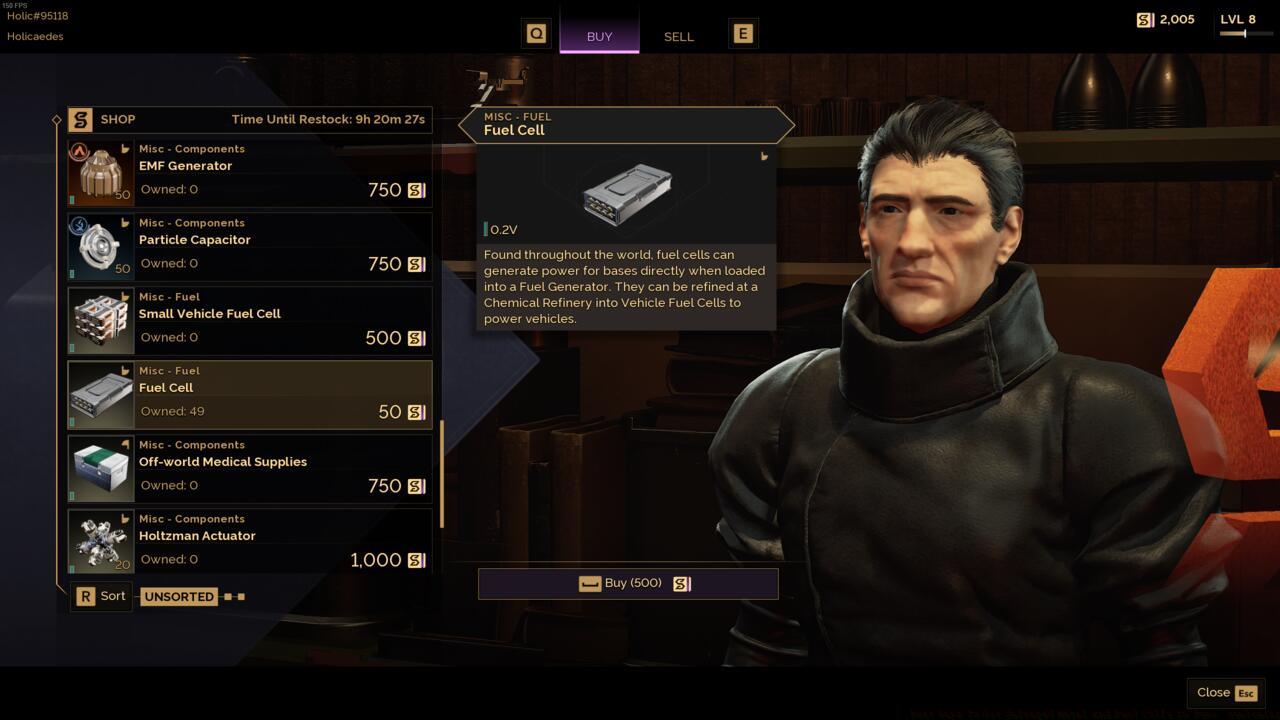The height and width of the screenshot is (720, 1280).
Task: Click the Particle Capacitor thumbnail icon
Action: [x=100, y=245]
